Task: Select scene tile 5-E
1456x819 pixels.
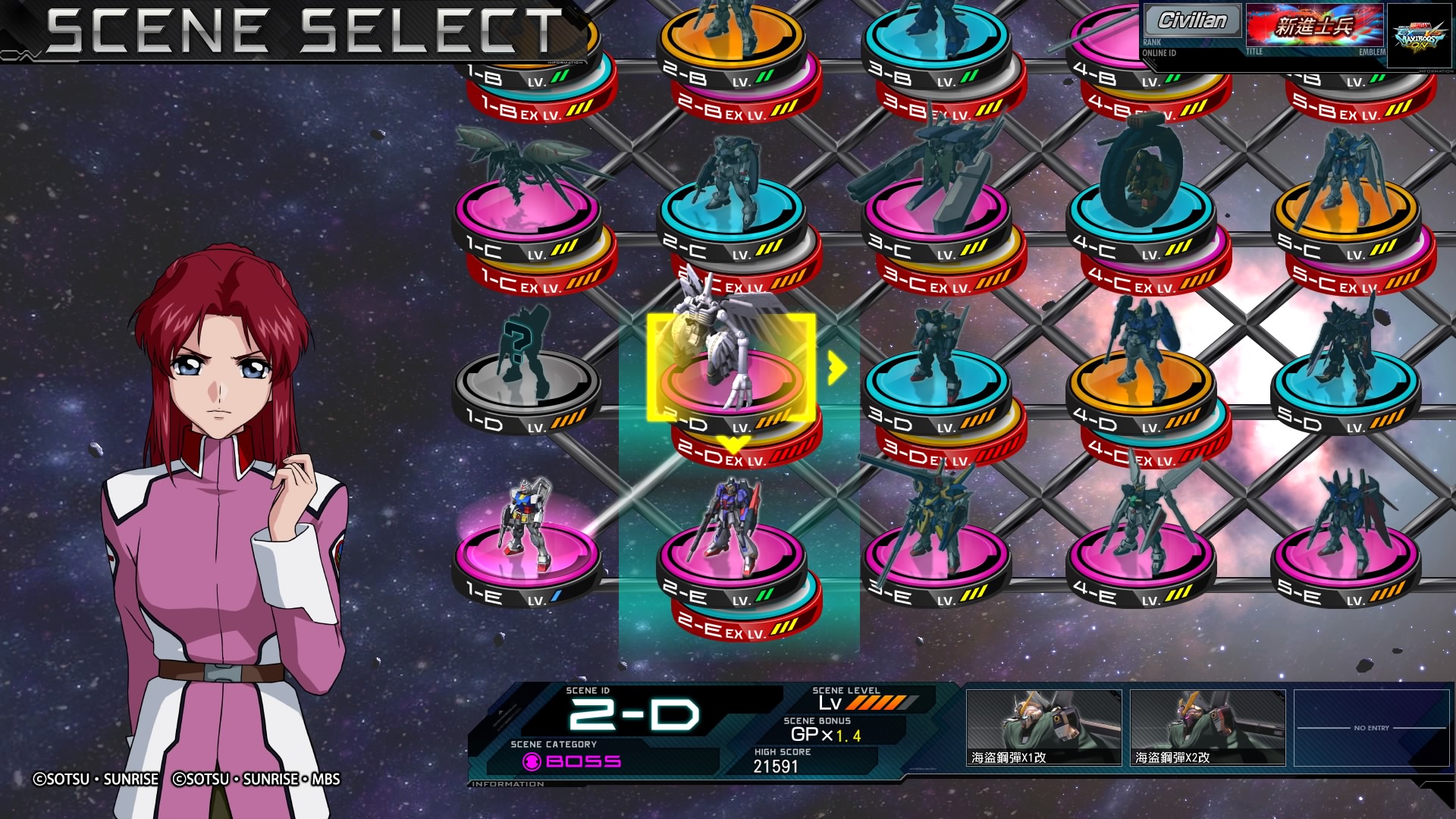Action: pos(1346,557)
